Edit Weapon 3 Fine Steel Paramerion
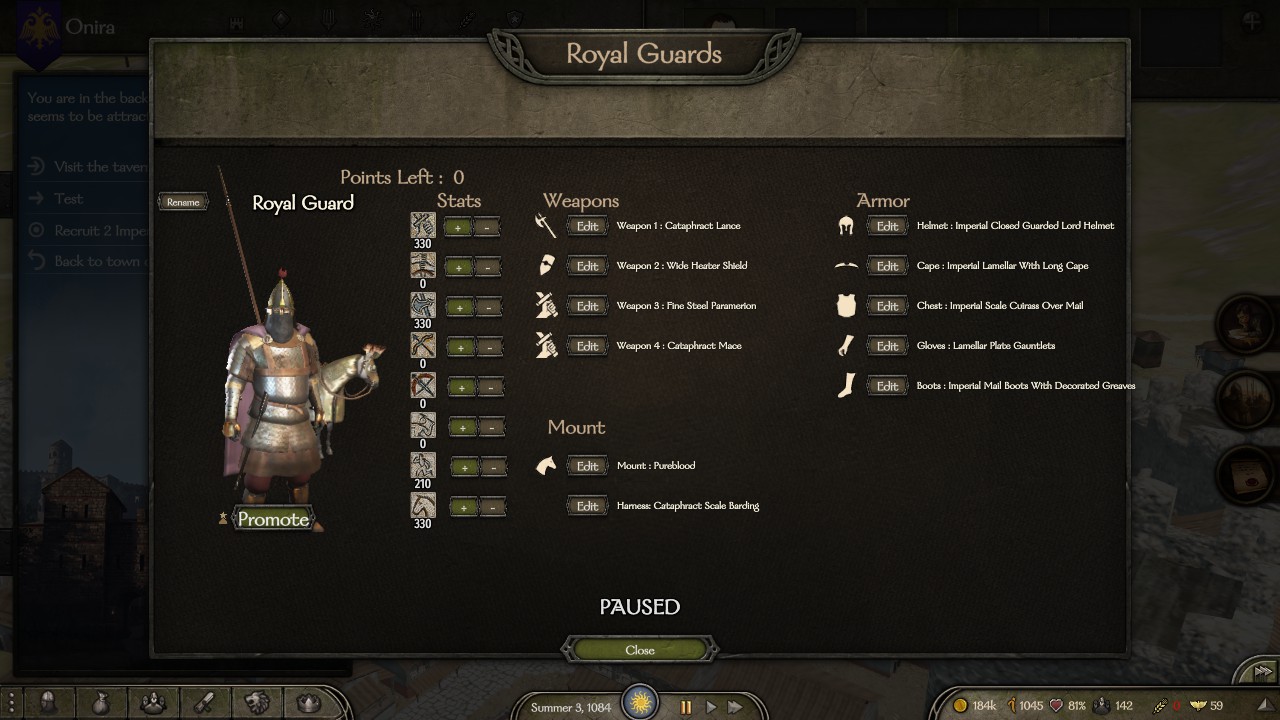Screen dimensions: 1280x720 coord(587,306)
